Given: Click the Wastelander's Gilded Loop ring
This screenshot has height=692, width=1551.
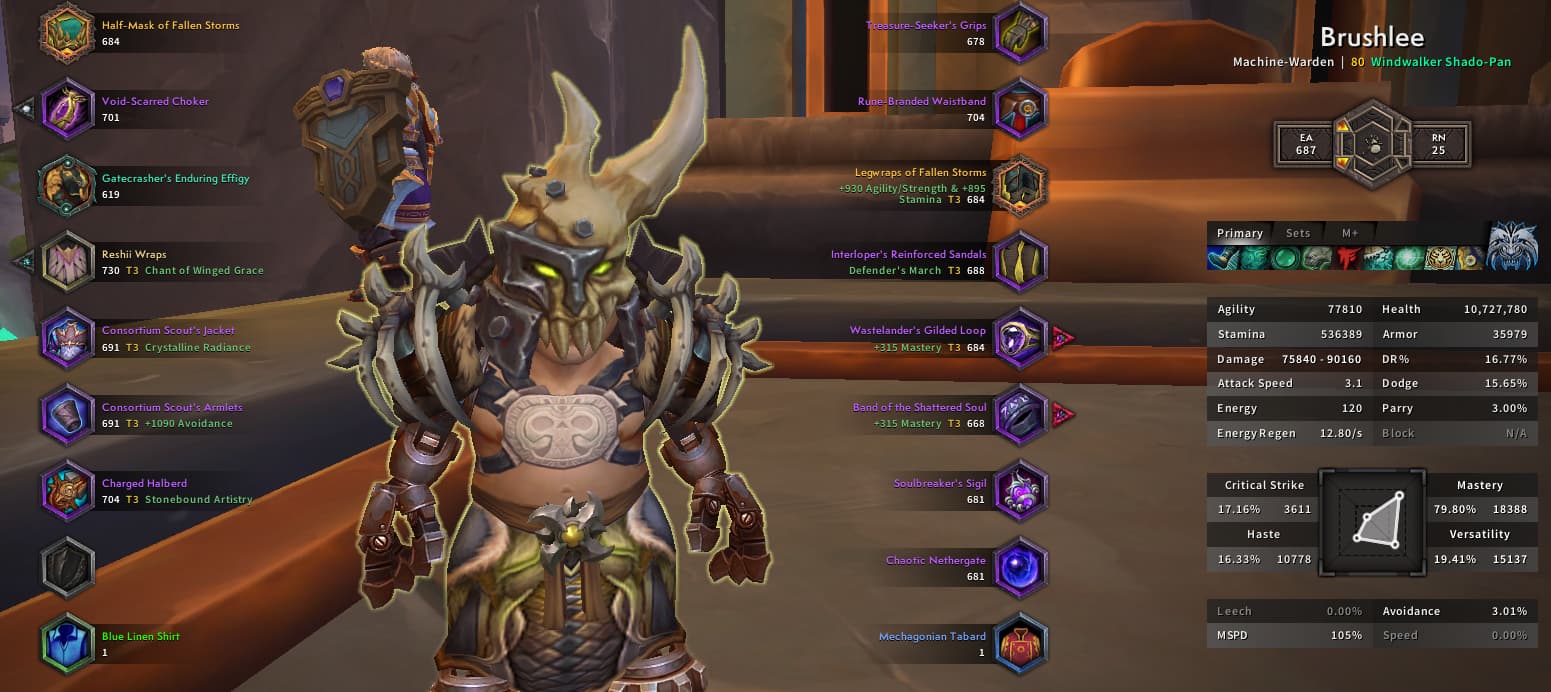Looking at the screenshot, I should tap(1020, 338).
